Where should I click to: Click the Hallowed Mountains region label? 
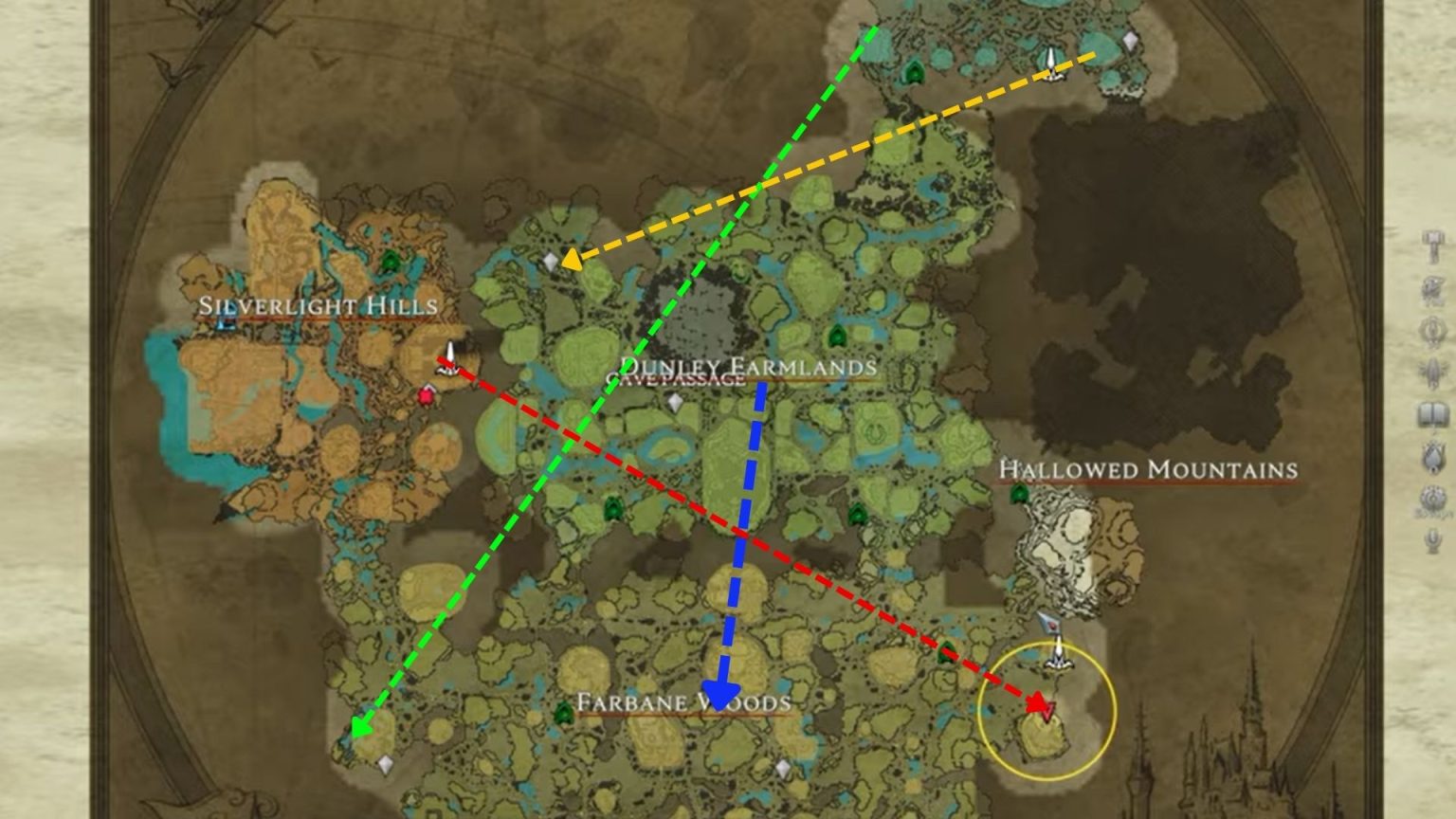1149,468
